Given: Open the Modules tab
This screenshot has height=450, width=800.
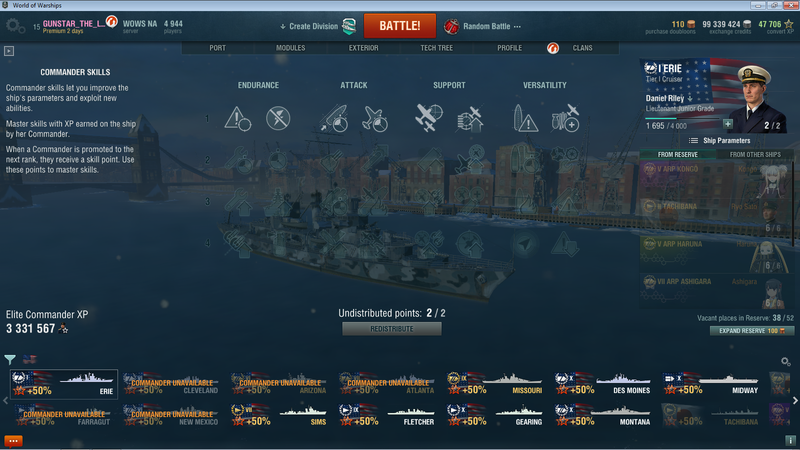Looking at the screenshot, I should pos(290,48).
